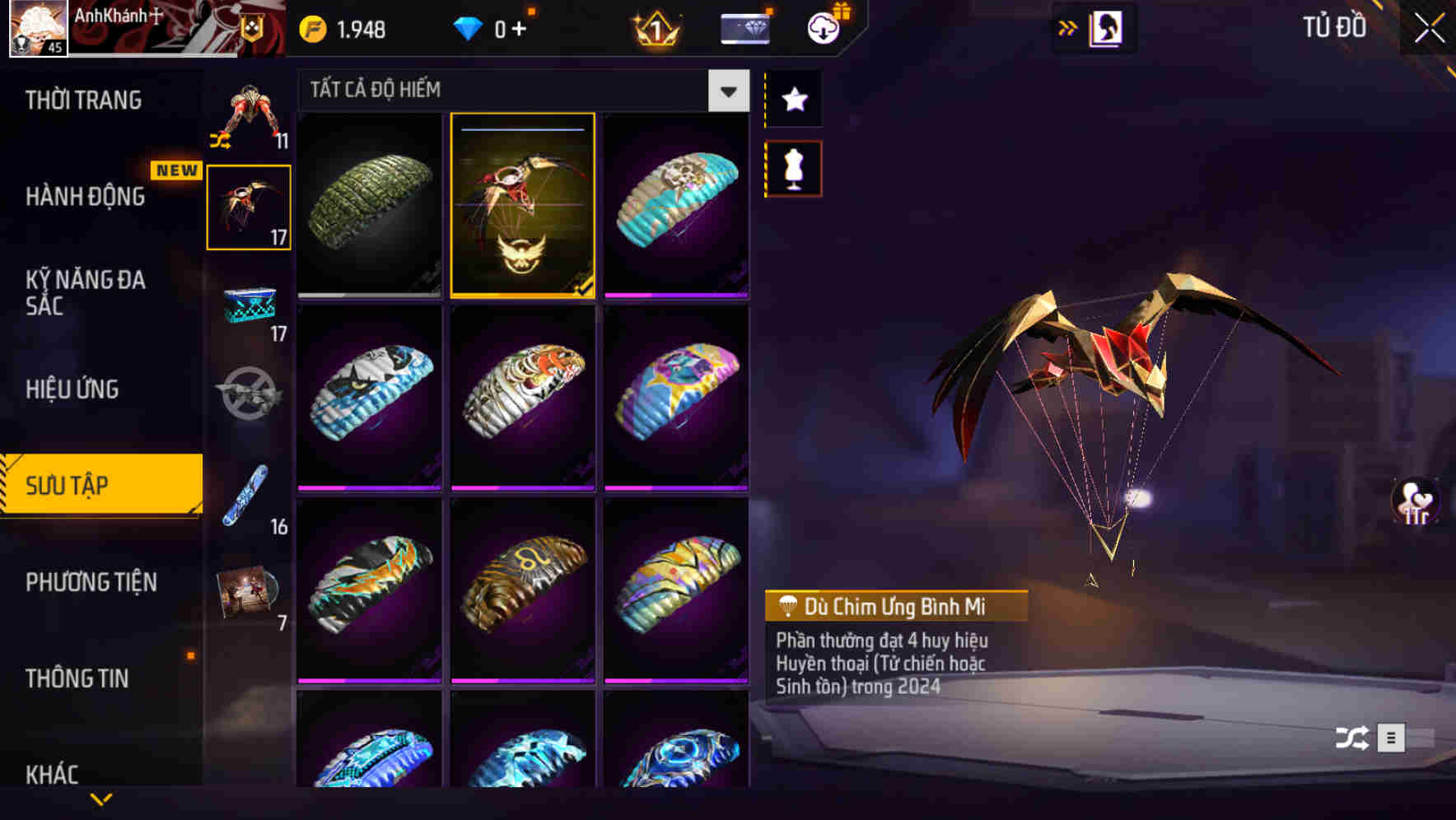
Task: Toggle the mannequin preview mode
Action: [x=793, y=167]
